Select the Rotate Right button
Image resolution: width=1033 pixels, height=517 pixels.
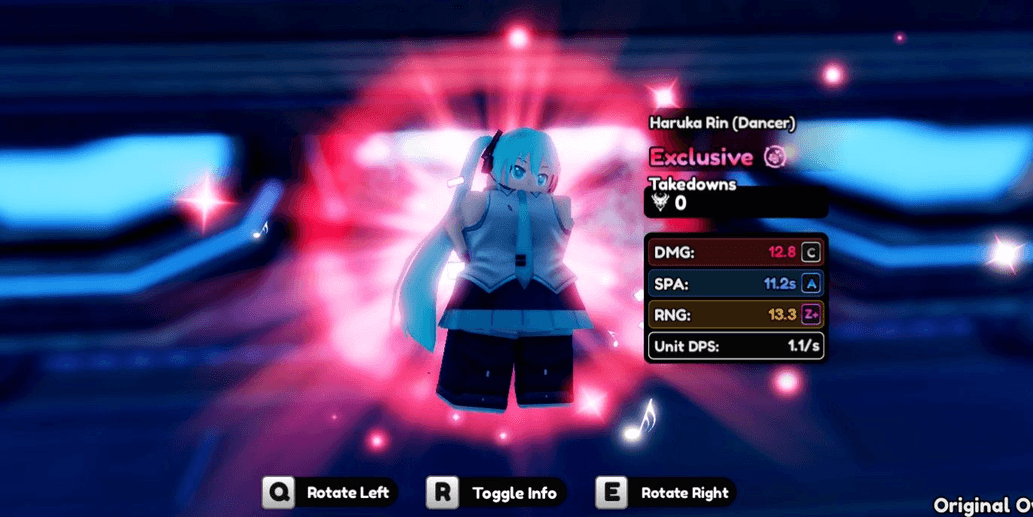coord(666,493)
